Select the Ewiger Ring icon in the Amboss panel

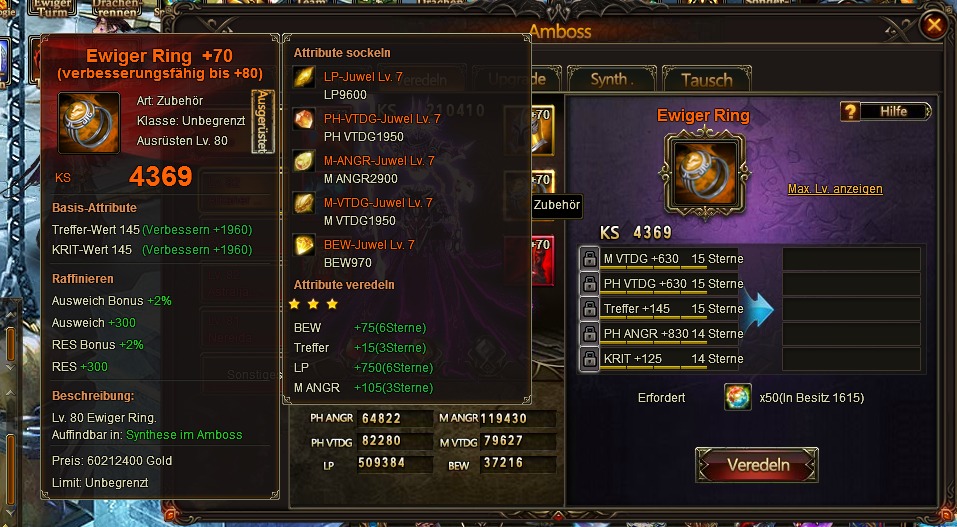(703, 167)
